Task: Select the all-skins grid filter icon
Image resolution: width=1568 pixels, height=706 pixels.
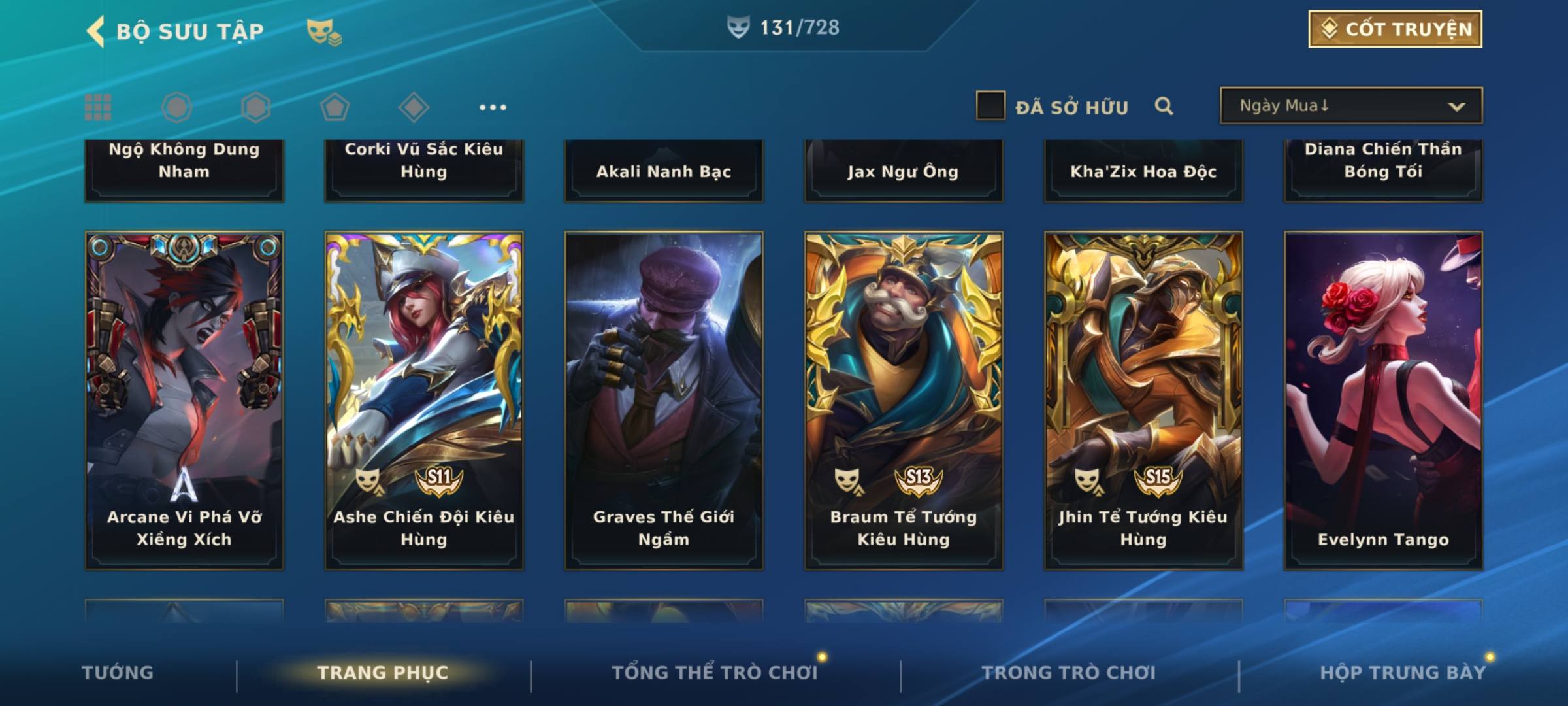Action: [98, 107]
